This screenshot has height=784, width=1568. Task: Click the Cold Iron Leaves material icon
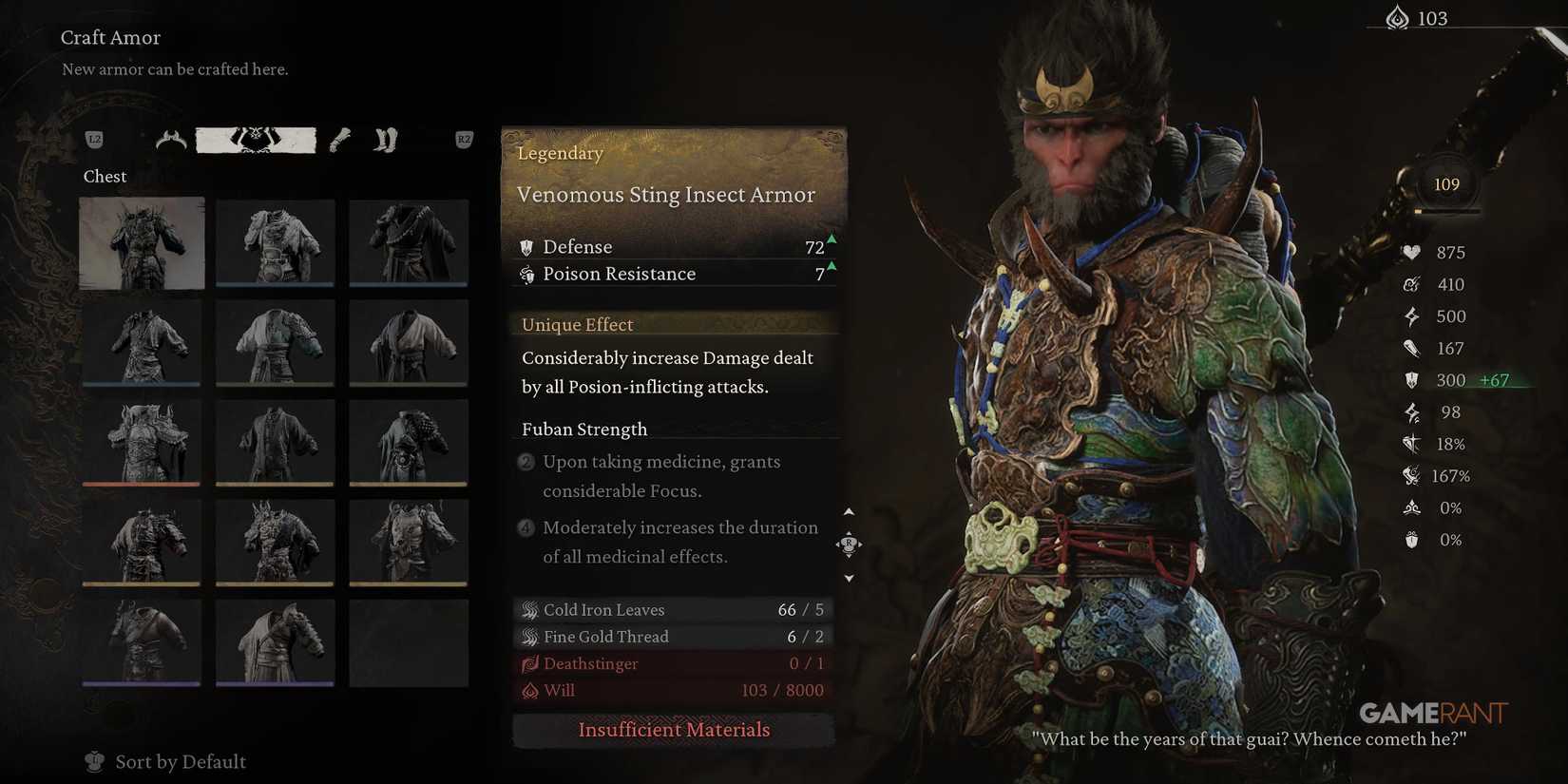[x=530, y=609]
